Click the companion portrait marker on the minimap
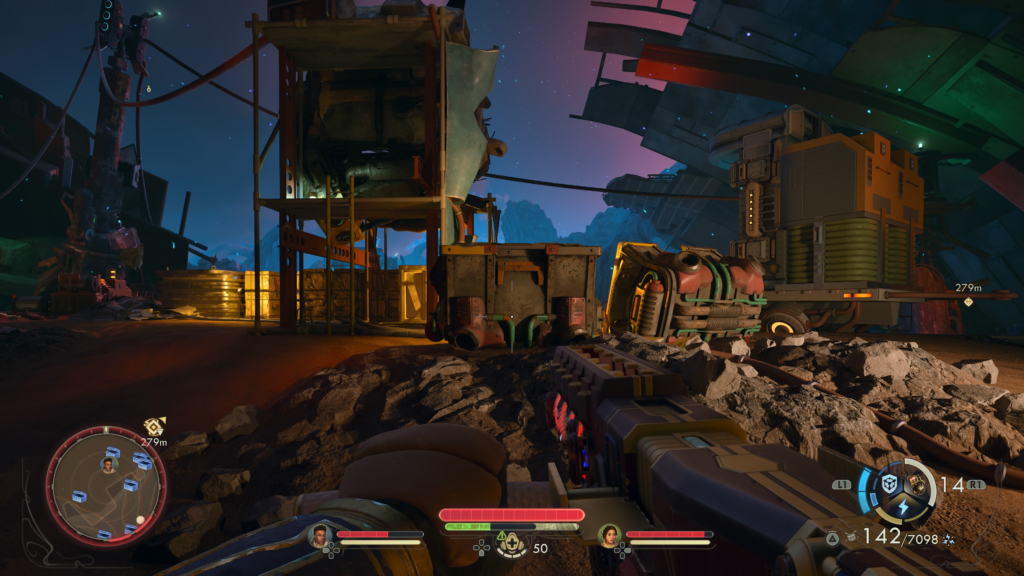Viewport: 1024px width, 576px height. point(108,464)
